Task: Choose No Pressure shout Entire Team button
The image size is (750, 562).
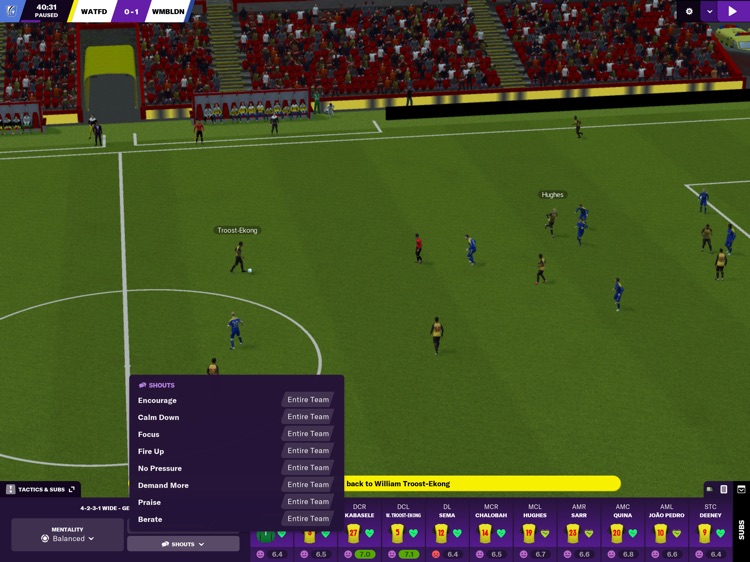Action: pos(307,468)
